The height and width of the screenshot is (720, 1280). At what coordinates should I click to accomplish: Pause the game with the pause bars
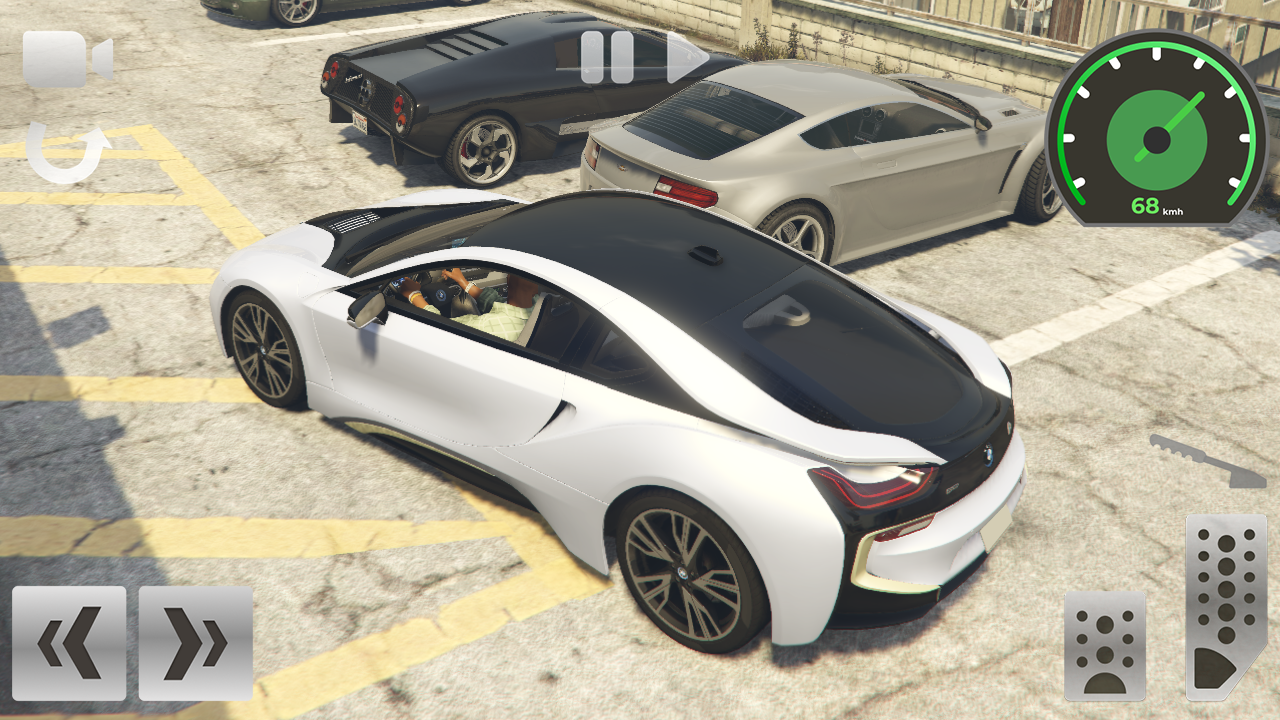coord(606,55)
